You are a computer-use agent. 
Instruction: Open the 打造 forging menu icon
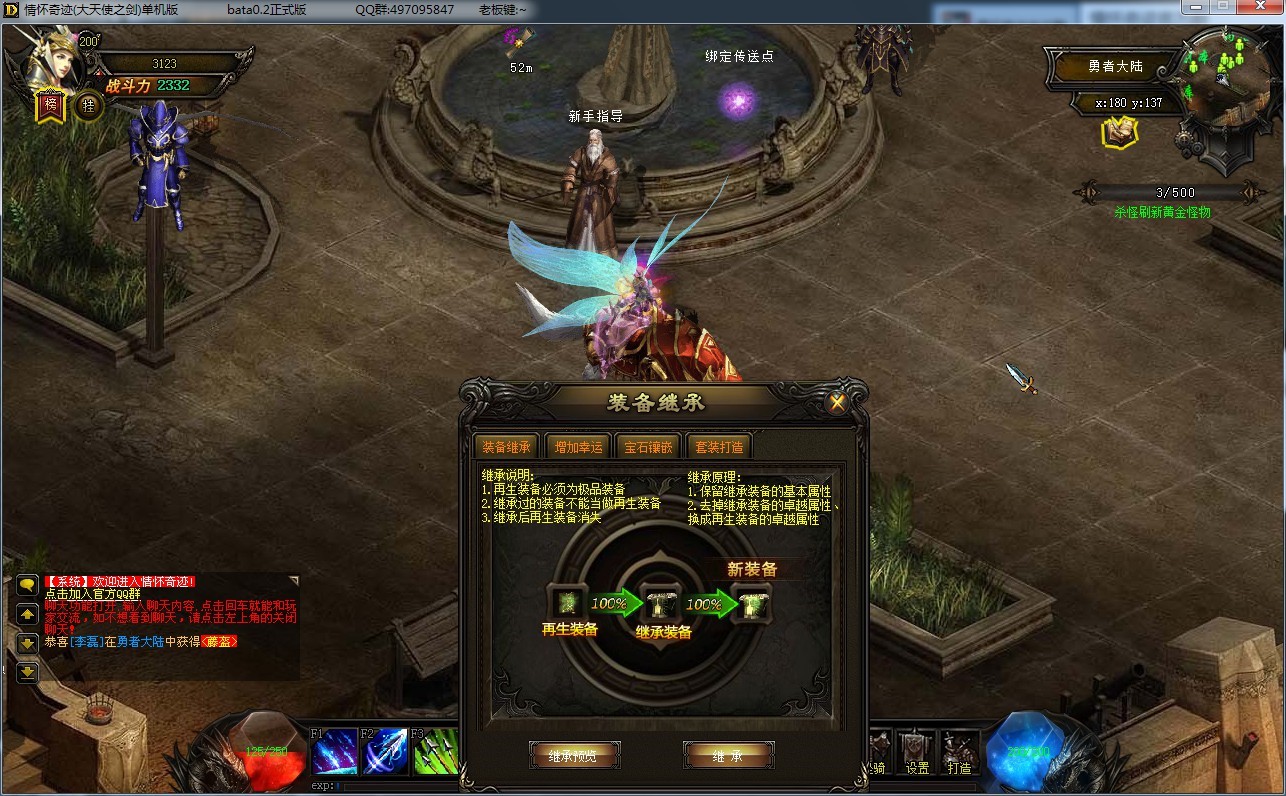coord(959,751)
